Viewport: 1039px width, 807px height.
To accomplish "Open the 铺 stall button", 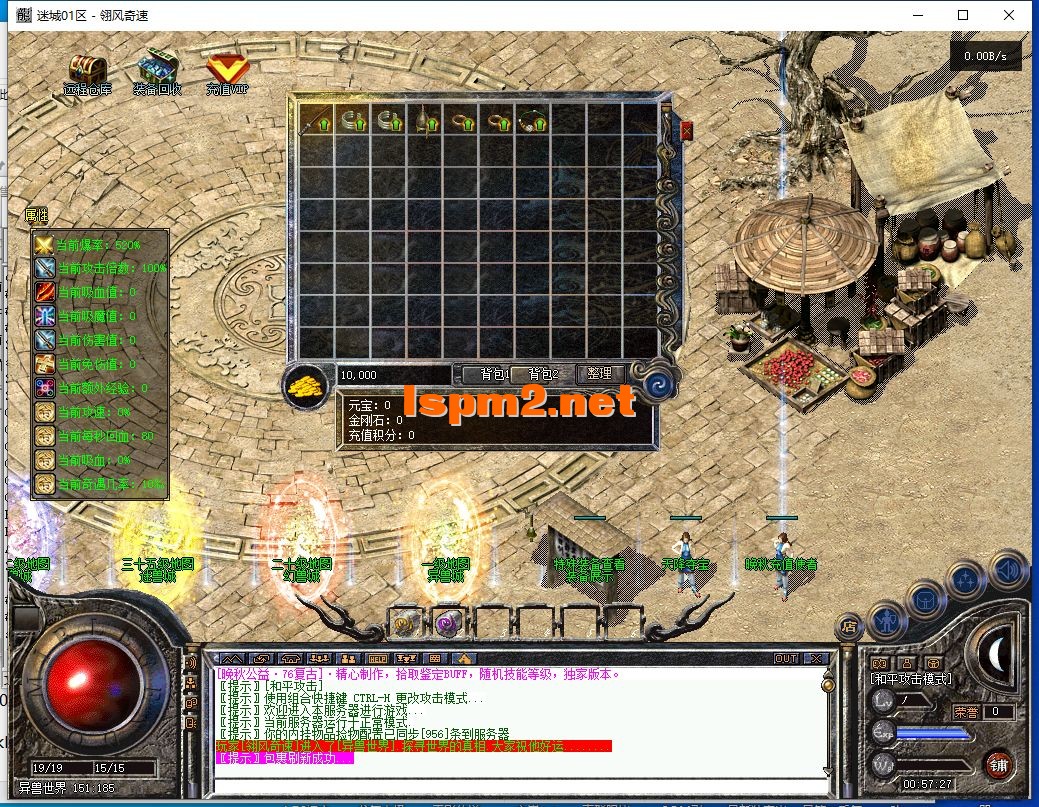I will [996, 766].
